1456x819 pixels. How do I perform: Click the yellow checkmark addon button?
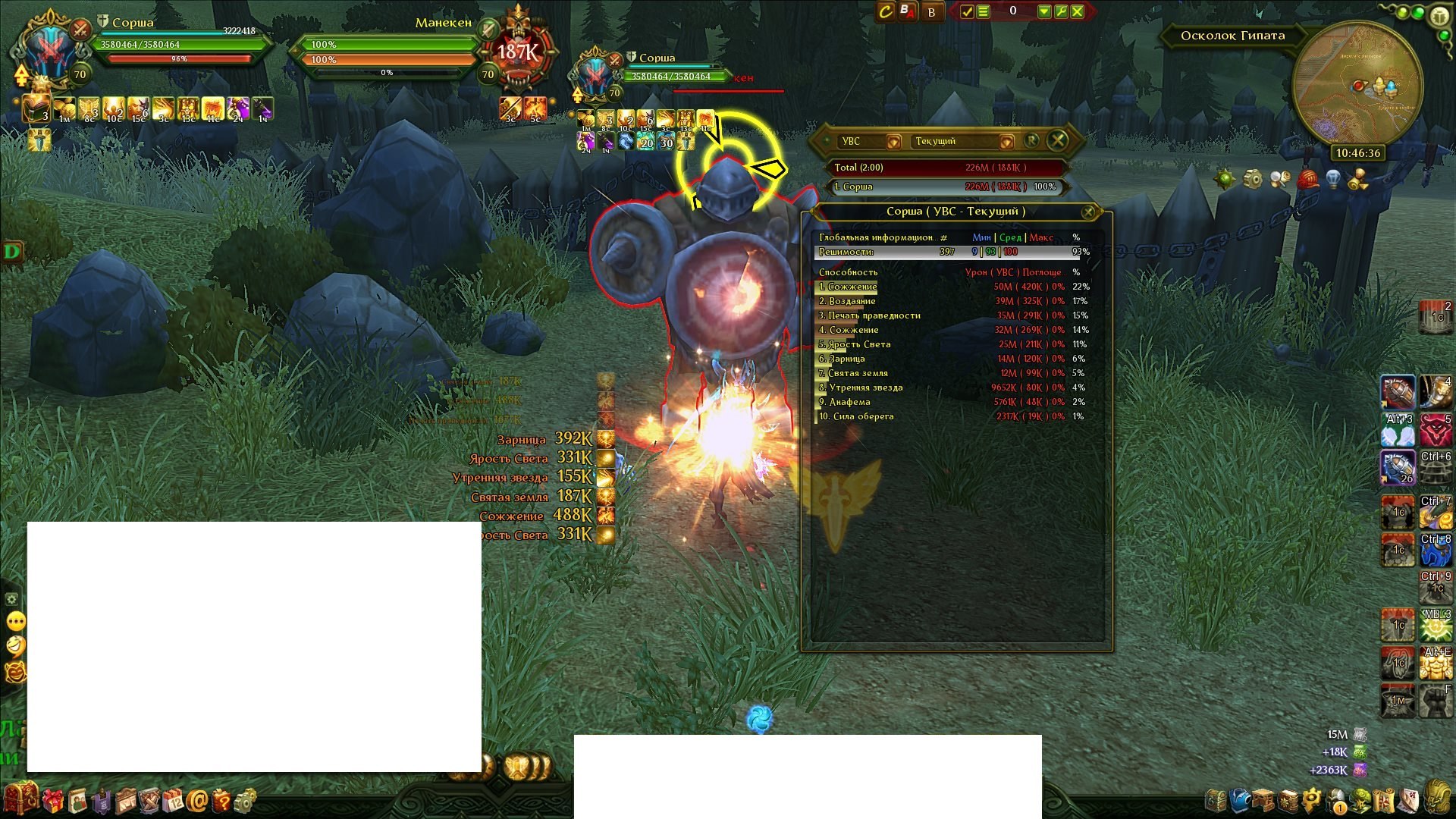967,11
